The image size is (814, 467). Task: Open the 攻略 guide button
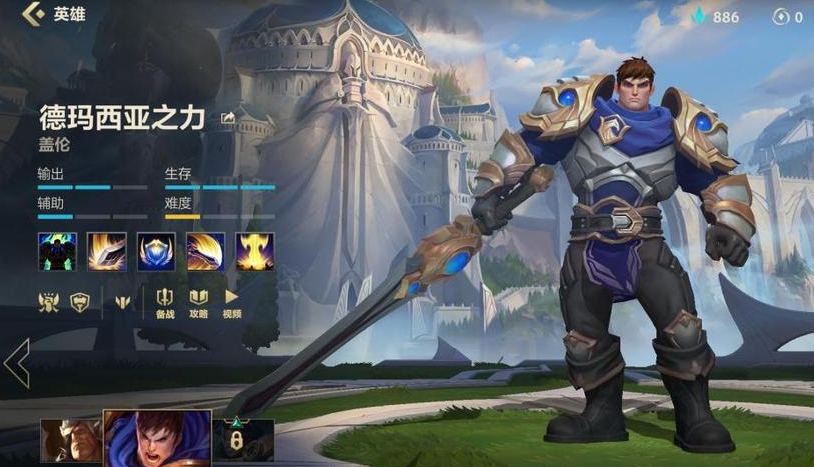[198, 301]
